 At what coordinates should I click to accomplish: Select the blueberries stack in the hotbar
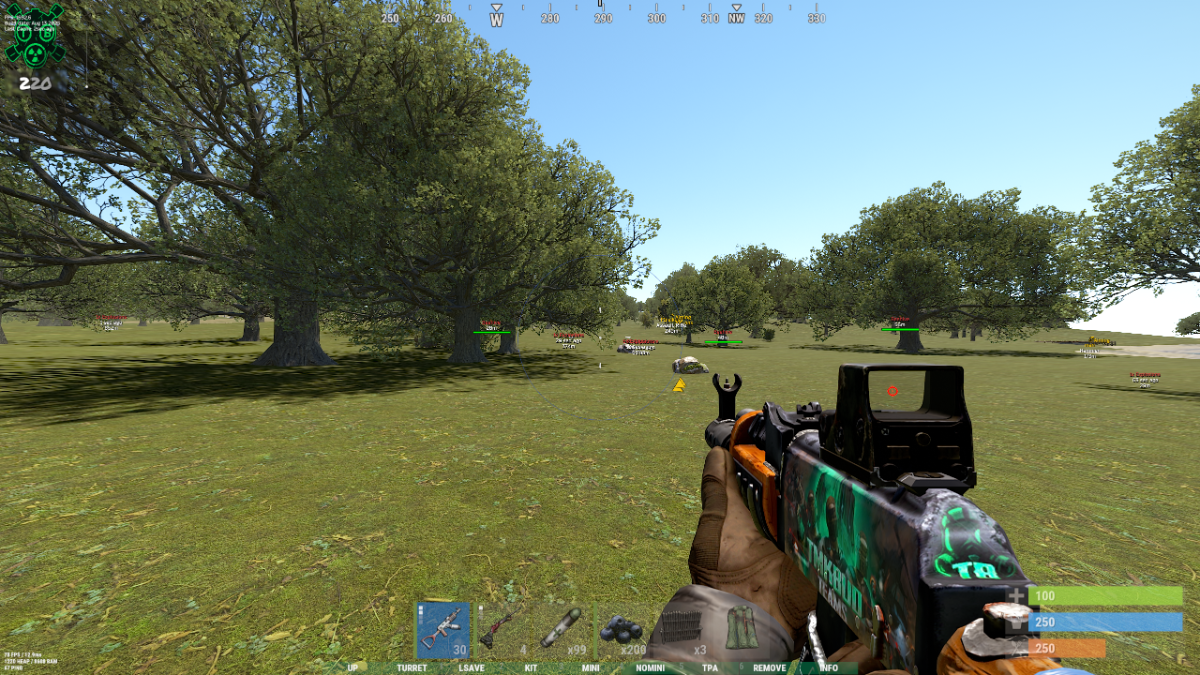coord(622,629)
